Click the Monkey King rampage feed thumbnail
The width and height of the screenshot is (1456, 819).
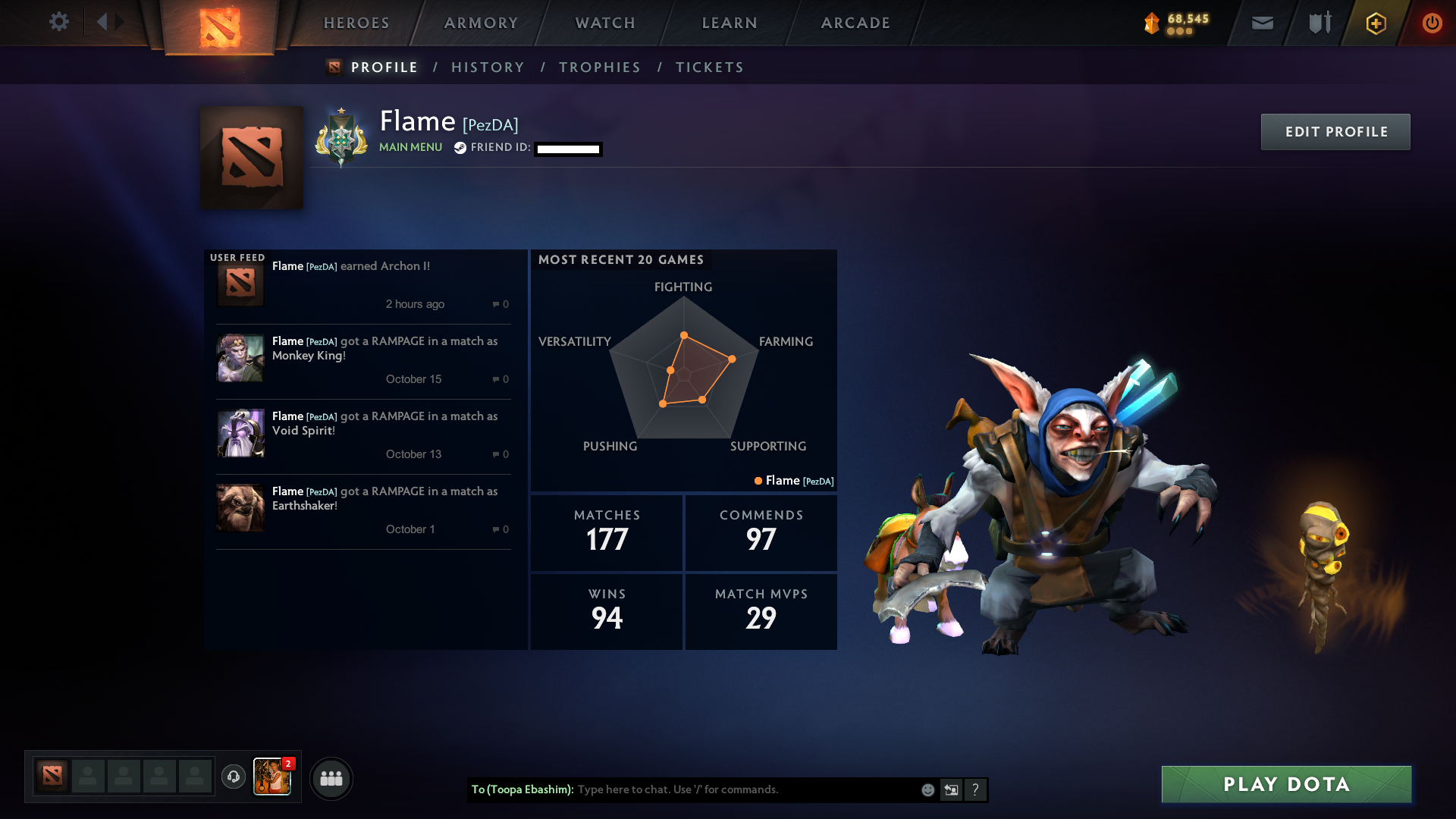(240, 357)
